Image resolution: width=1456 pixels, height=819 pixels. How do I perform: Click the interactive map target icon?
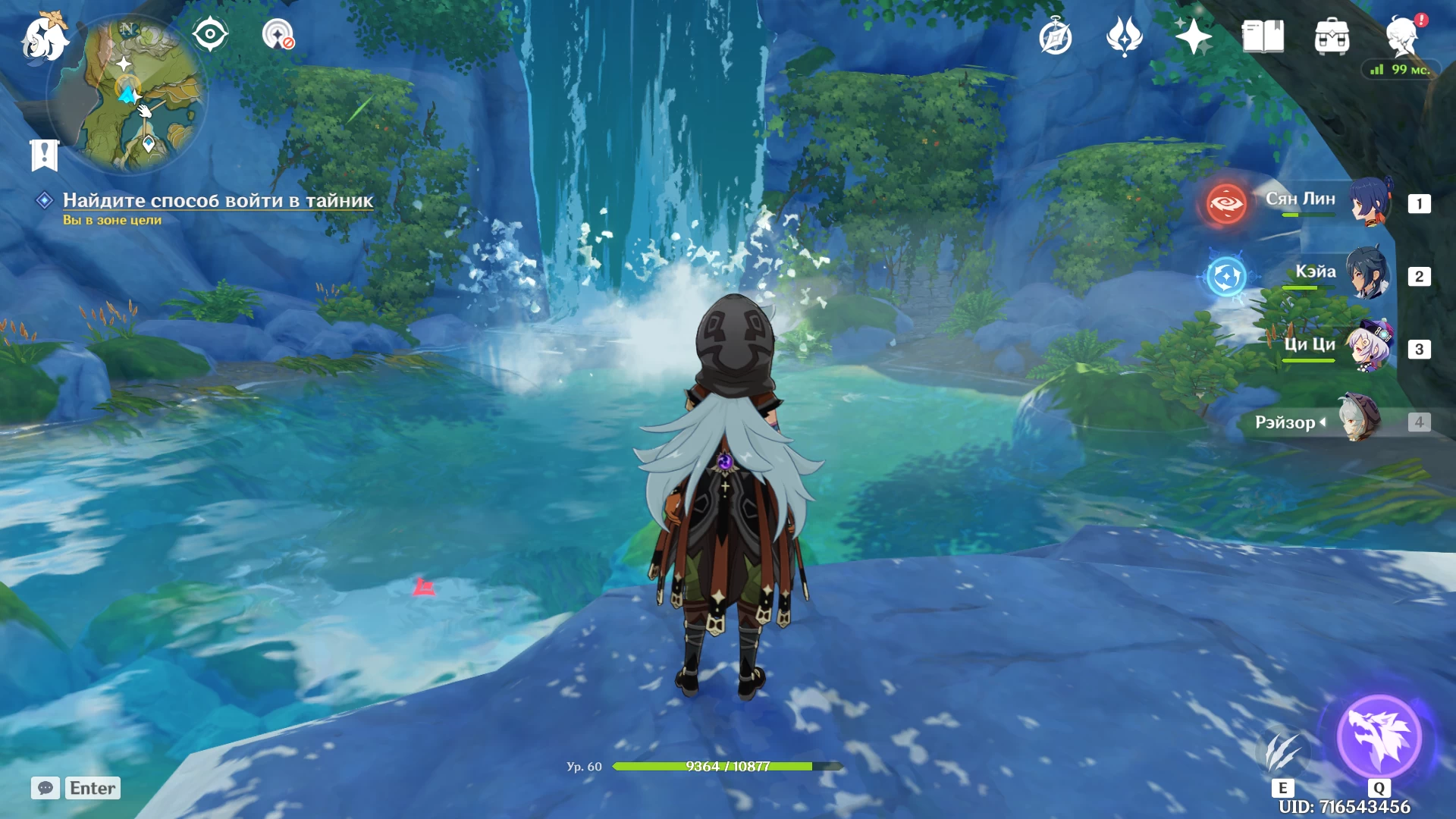[278, 34]
